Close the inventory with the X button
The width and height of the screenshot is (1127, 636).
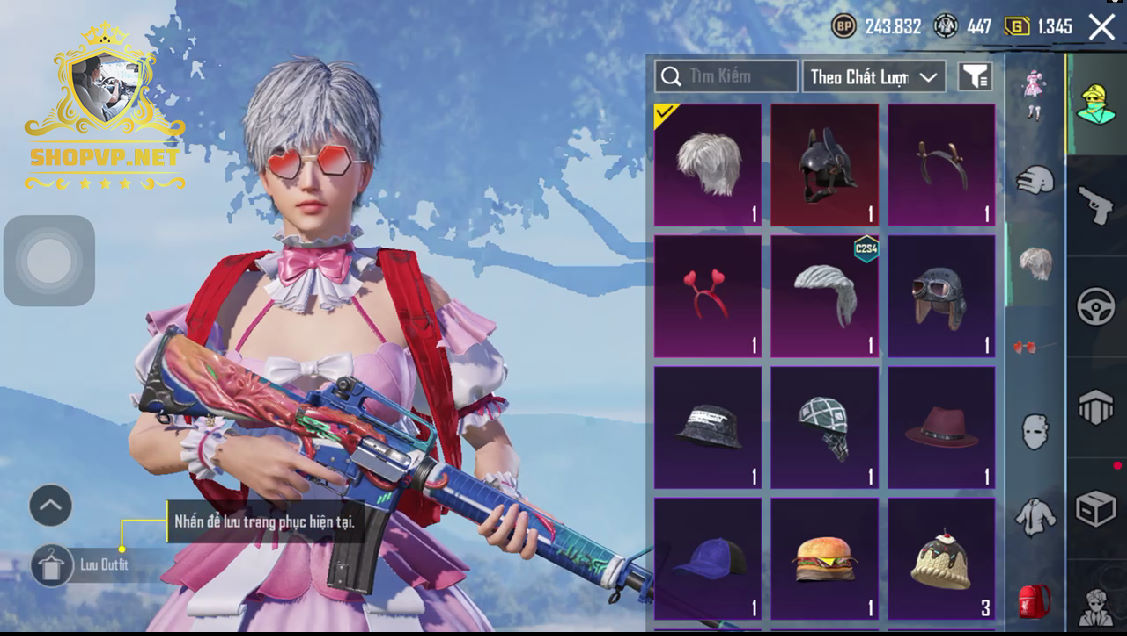pos(1101,27)
